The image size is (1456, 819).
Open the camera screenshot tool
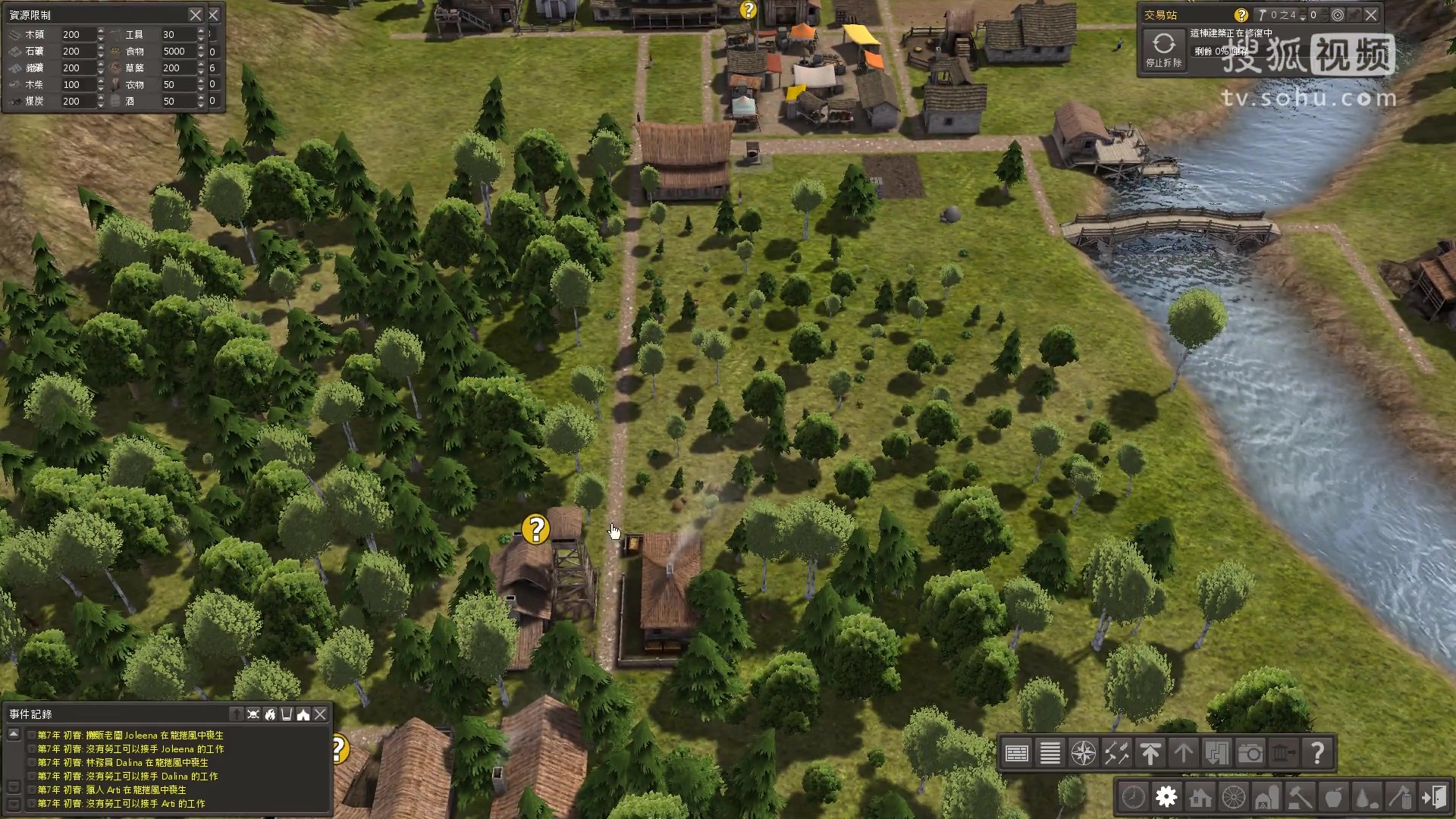1250,753
